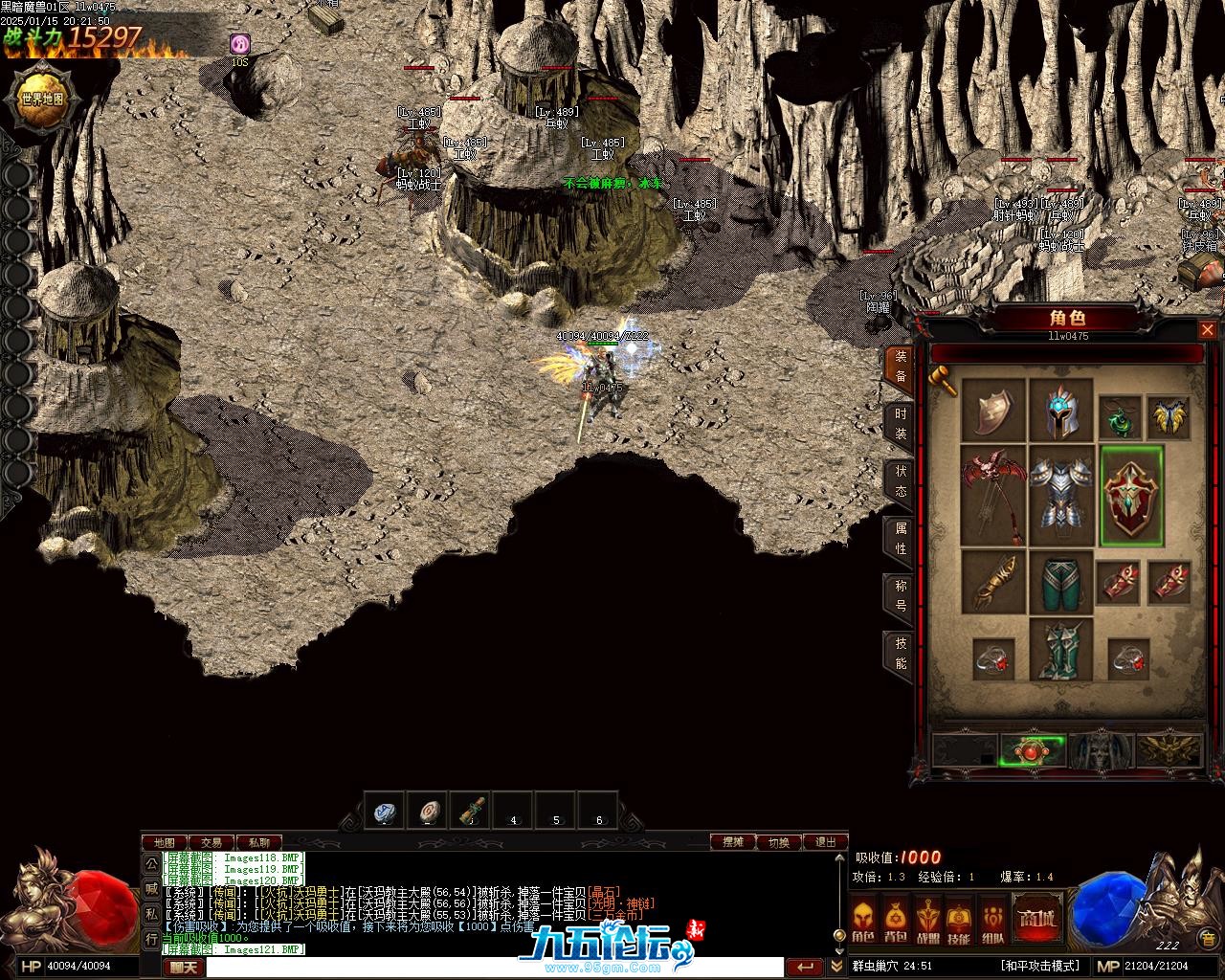Viewport: 1225px width, 980px height.
Task: Open the 背包 backpack
Action: tap(896, 922)
